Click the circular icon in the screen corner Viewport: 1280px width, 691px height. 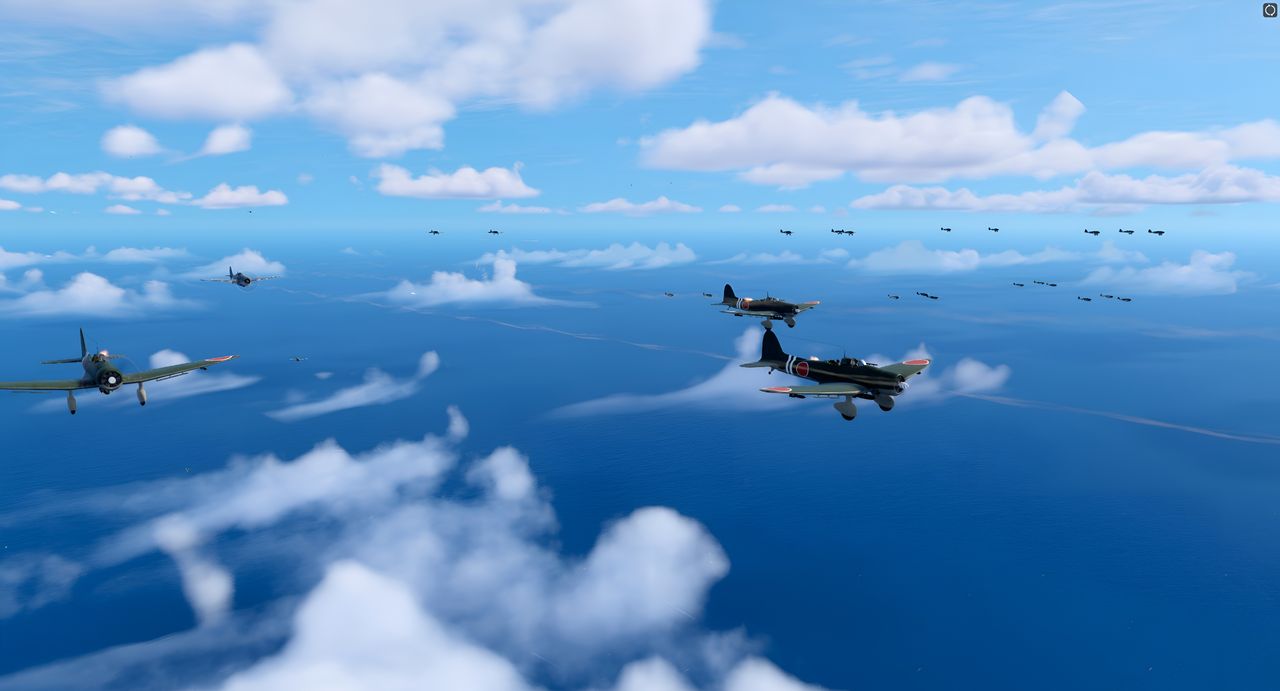pyautogui.click(x=1270, y=10)
